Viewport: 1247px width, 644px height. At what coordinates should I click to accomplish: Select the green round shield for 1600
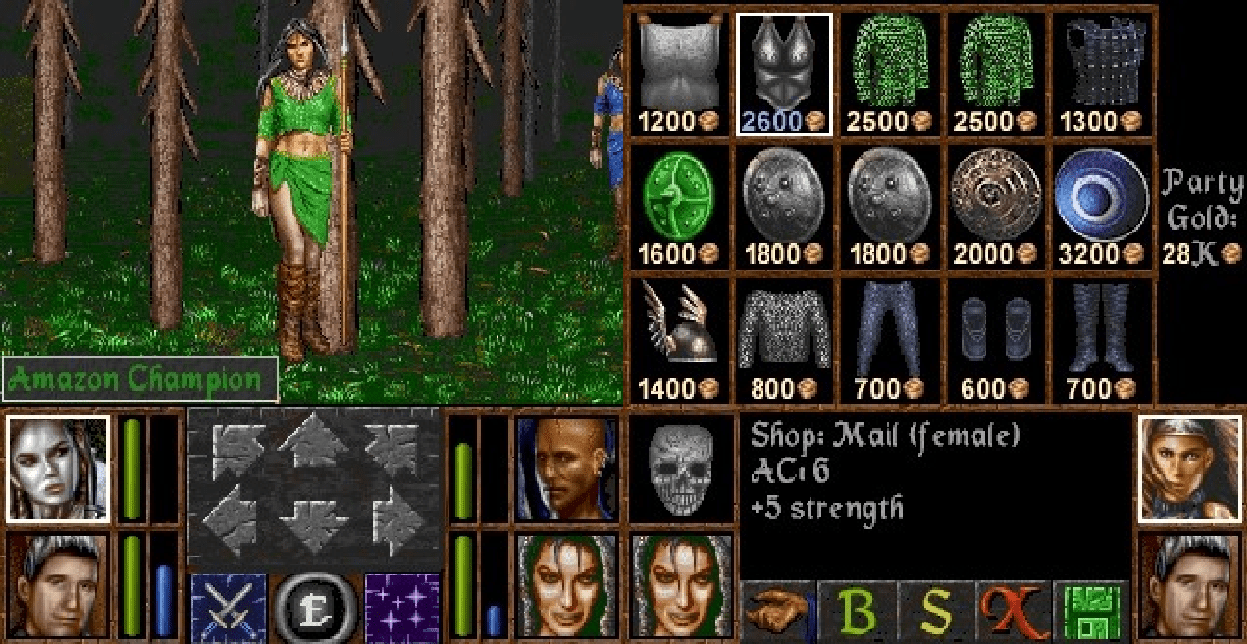(x=679, y=206)
